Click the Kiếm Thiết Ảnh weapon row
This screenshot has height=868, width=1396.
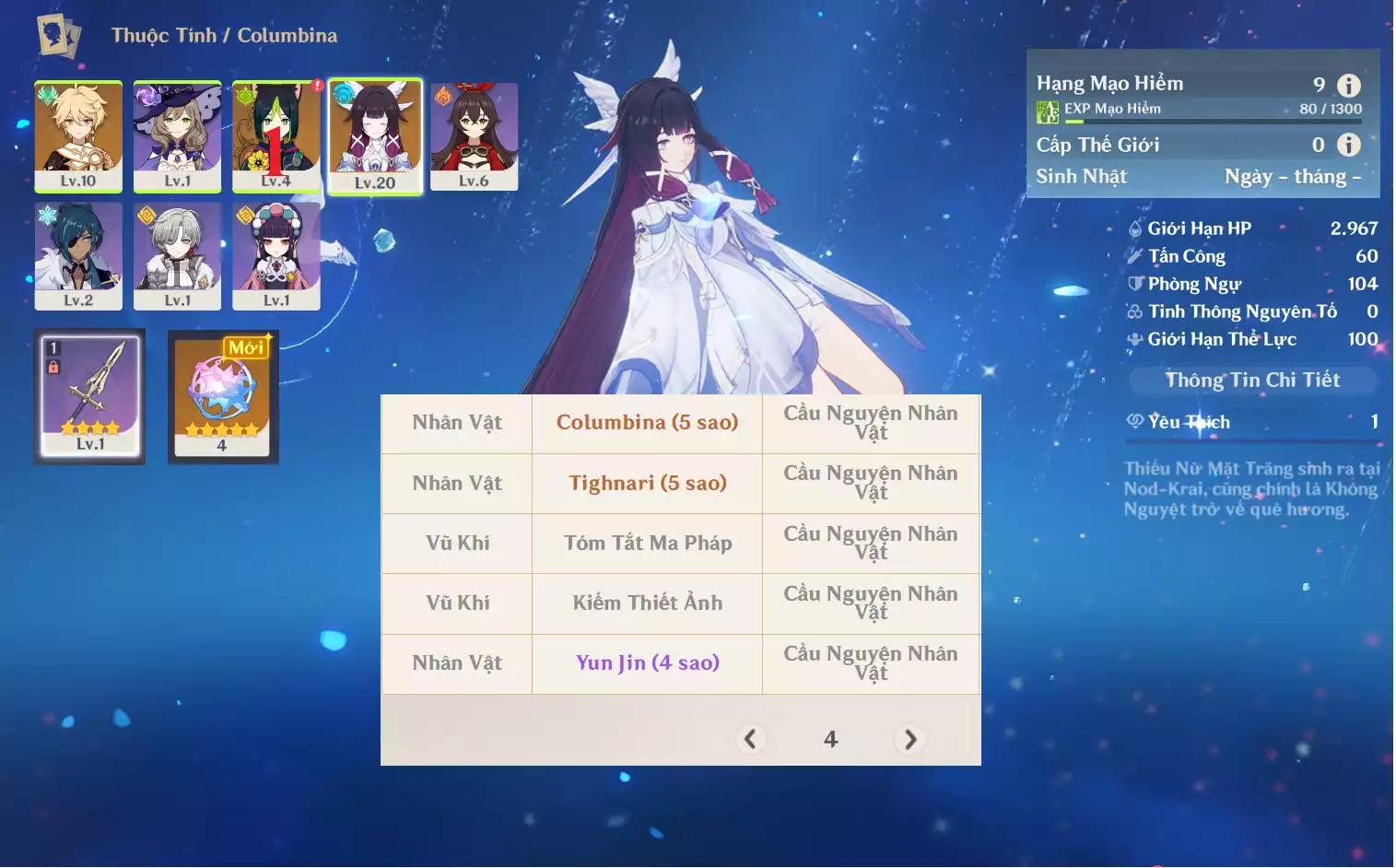click(647, 603)
